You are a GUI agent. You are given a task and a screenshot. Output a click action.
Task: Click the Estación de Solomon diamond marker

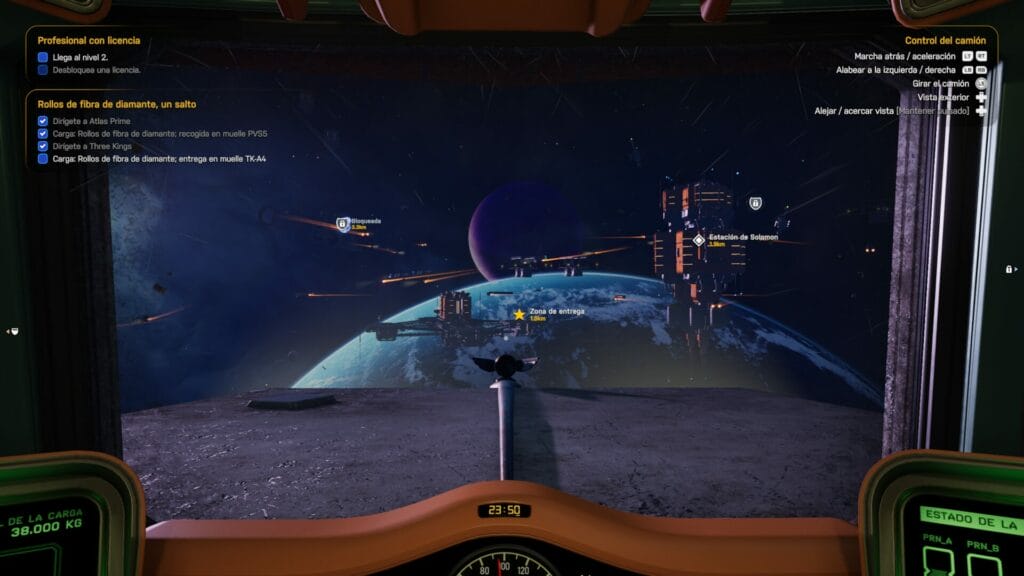698,240
